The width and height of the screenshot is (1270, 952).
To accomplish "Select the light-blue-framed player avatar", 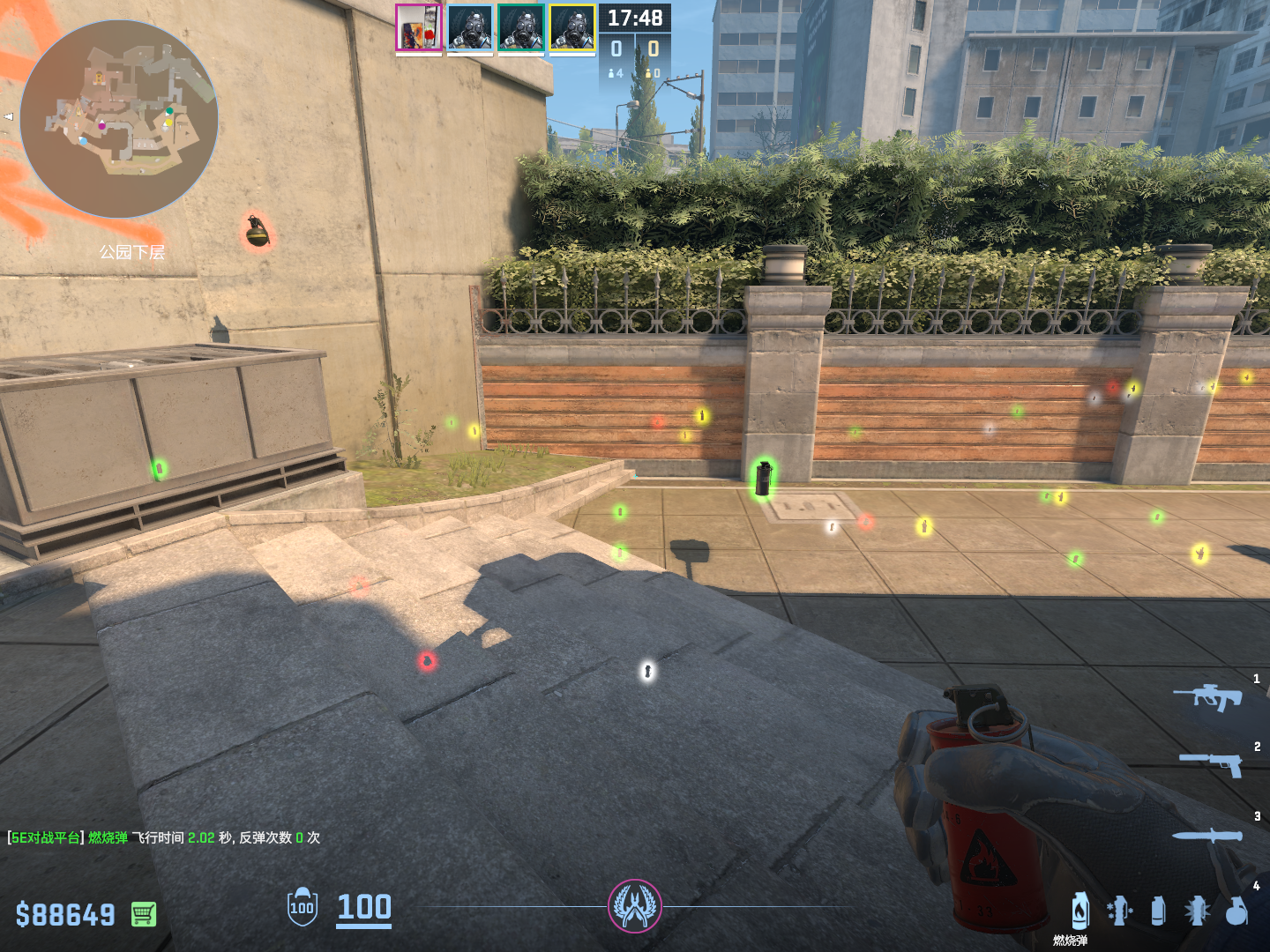I will (469, 27).
